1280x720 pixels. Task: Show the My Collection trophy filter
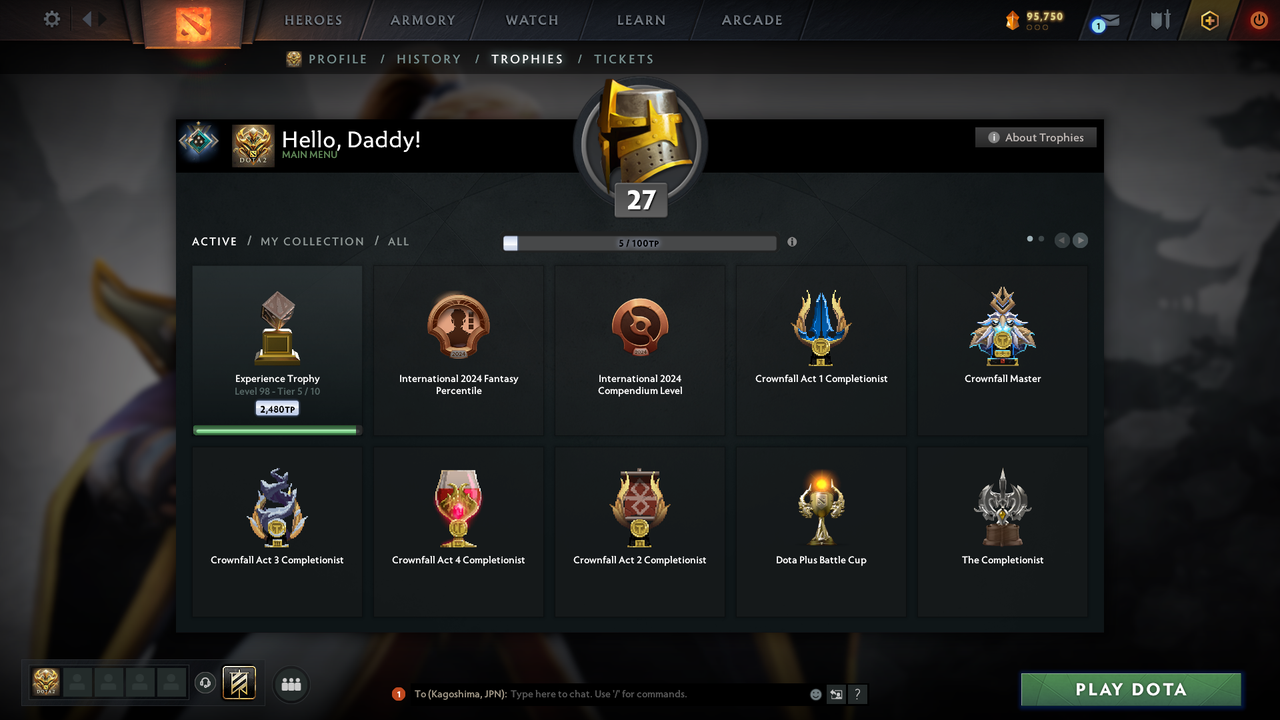(x=312, y=241)
